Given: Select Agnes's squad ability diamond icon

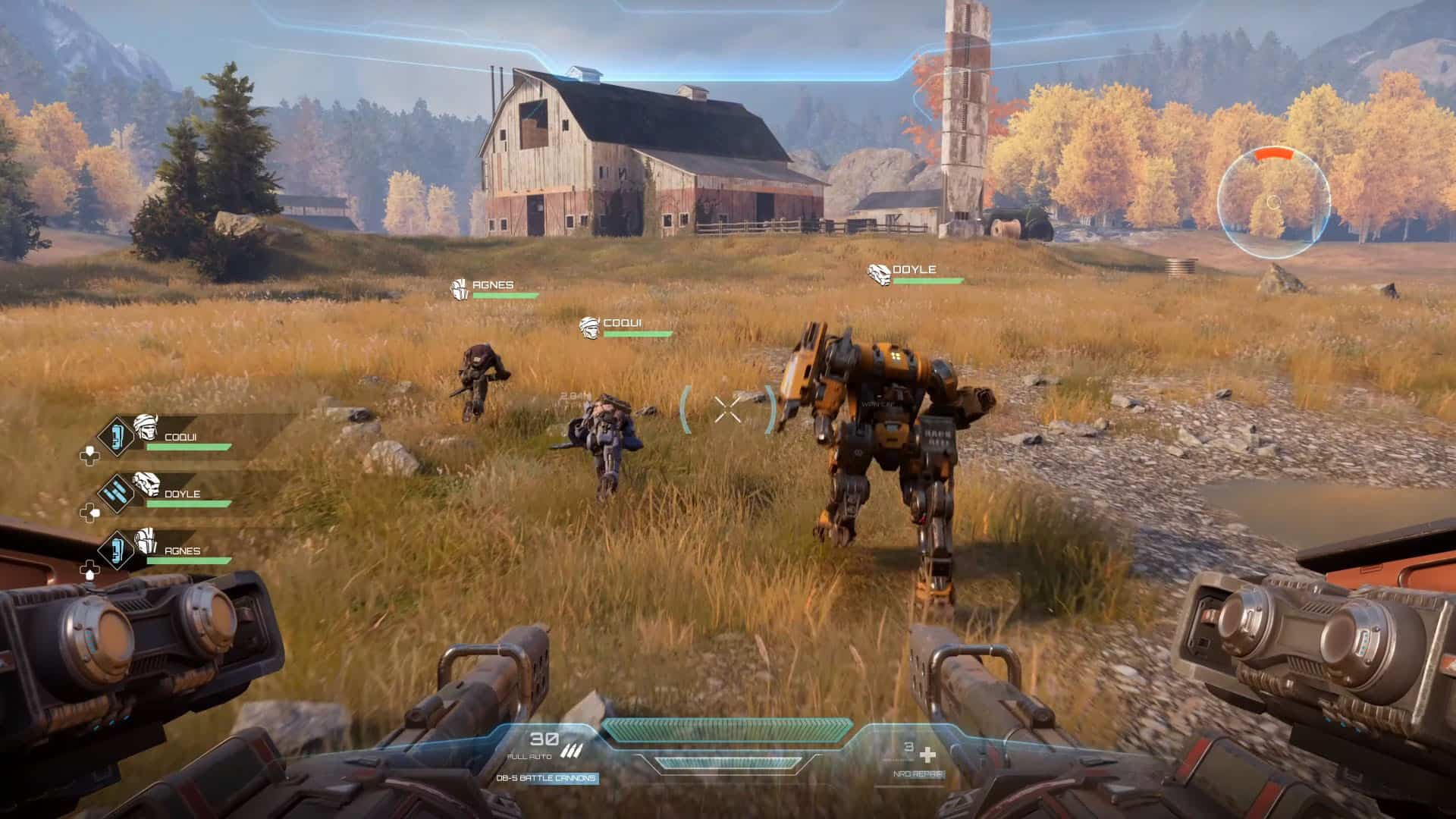Looking at the screenshot, I should click(x=116, y=550).
